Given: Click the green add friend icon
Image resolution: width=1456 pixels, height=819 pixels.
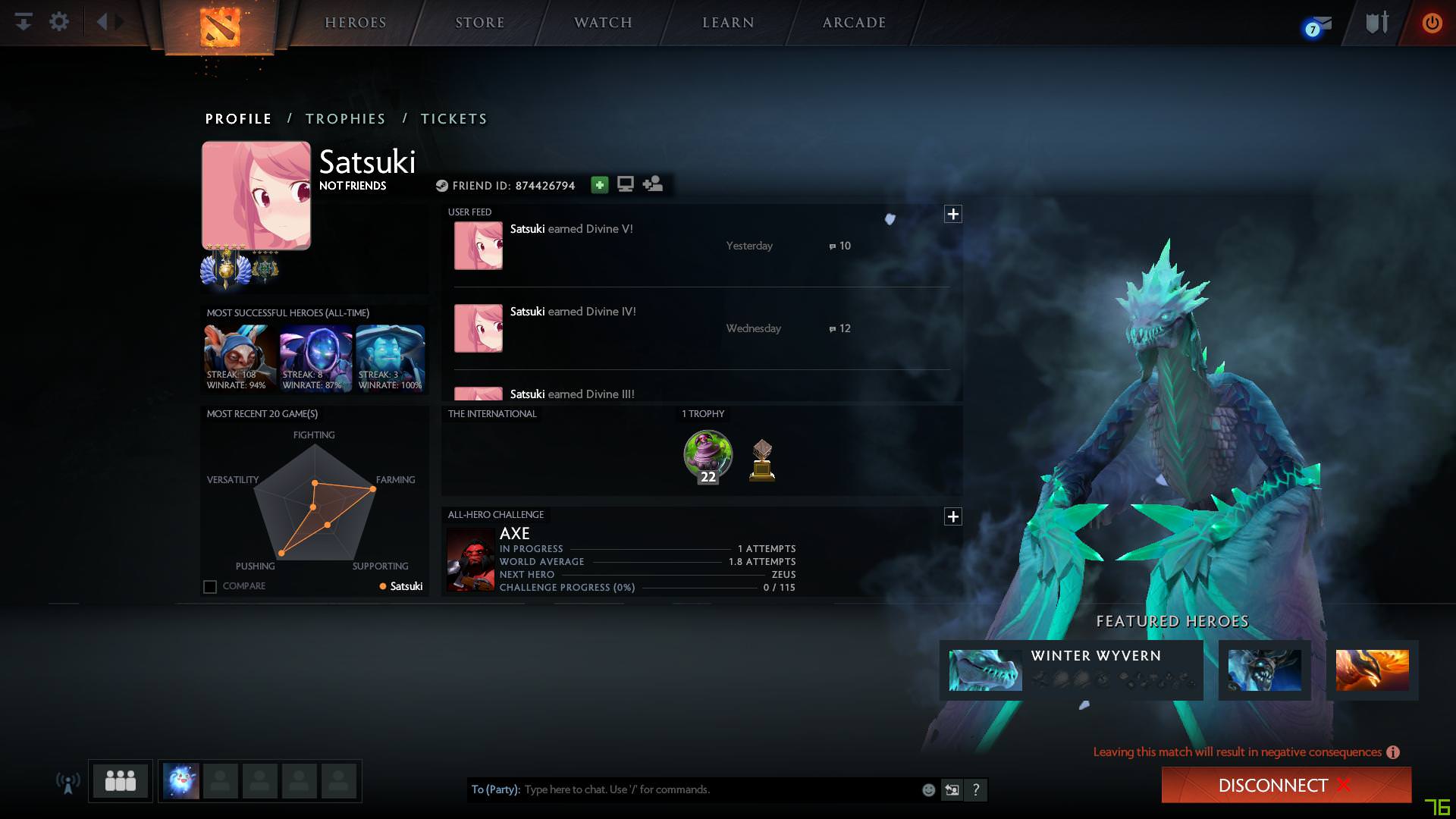Looking at the screenshot, I should click(599, 184).
